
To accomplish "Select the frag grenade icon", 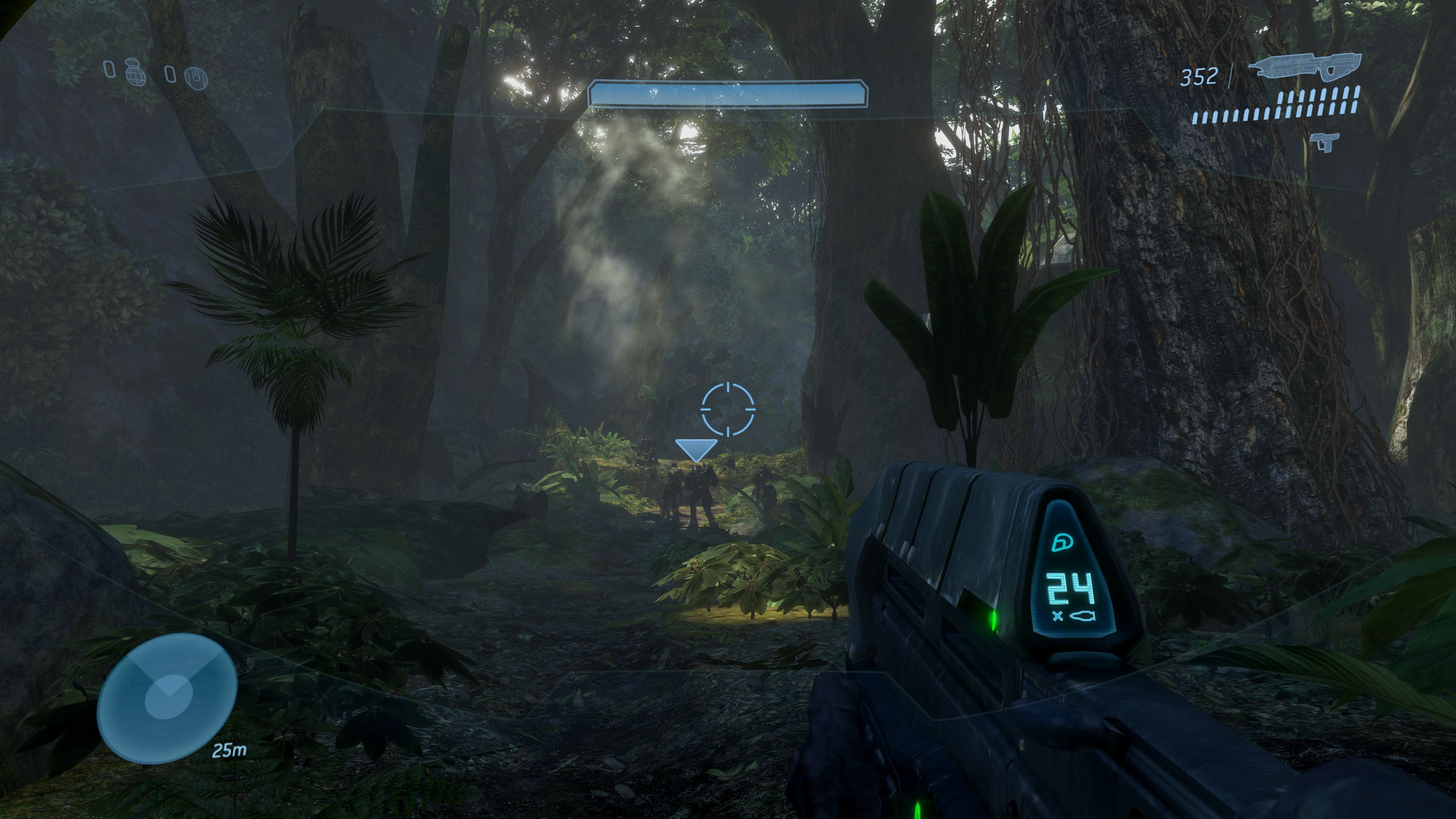I will pos(136,72).
